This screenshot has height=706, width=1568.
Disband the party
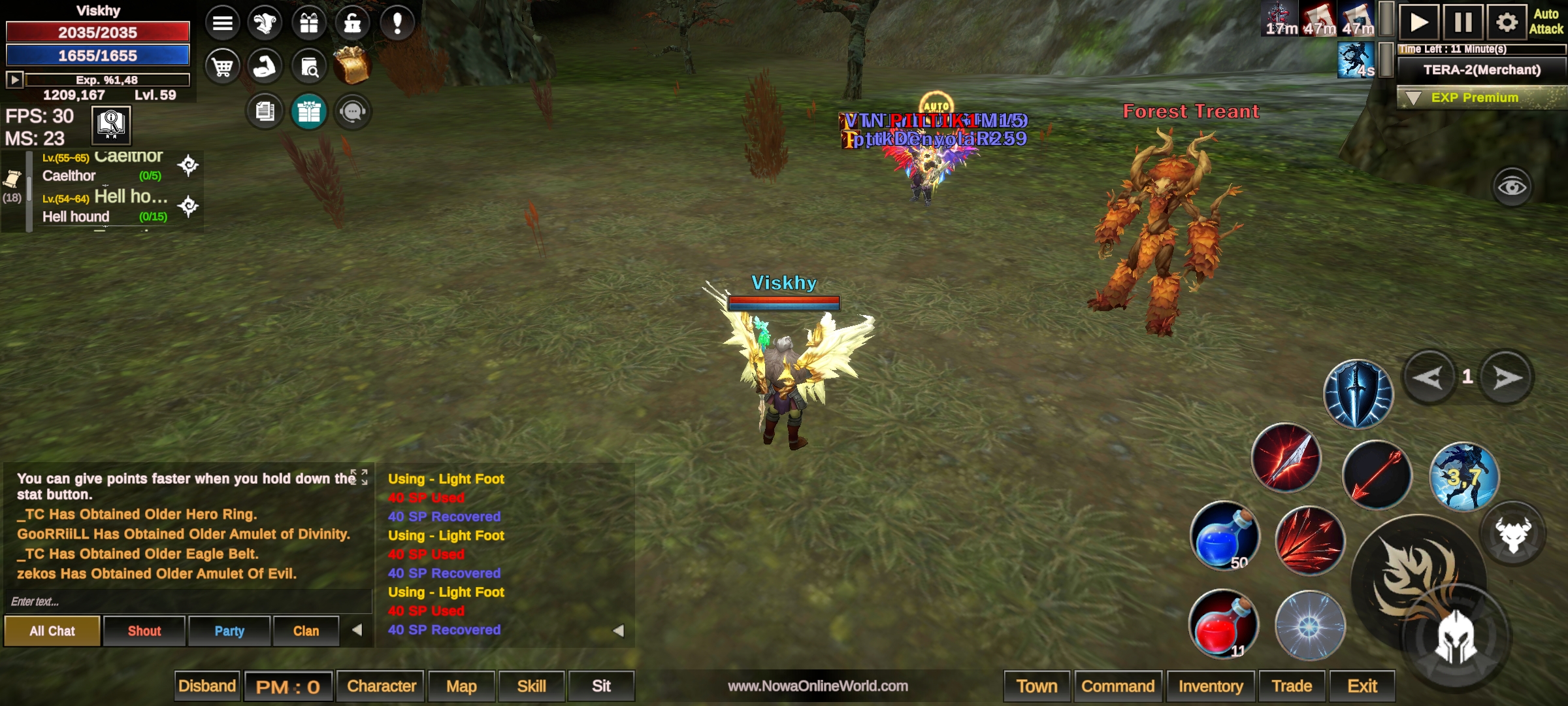pyautogui.click(x=206, y=686)
